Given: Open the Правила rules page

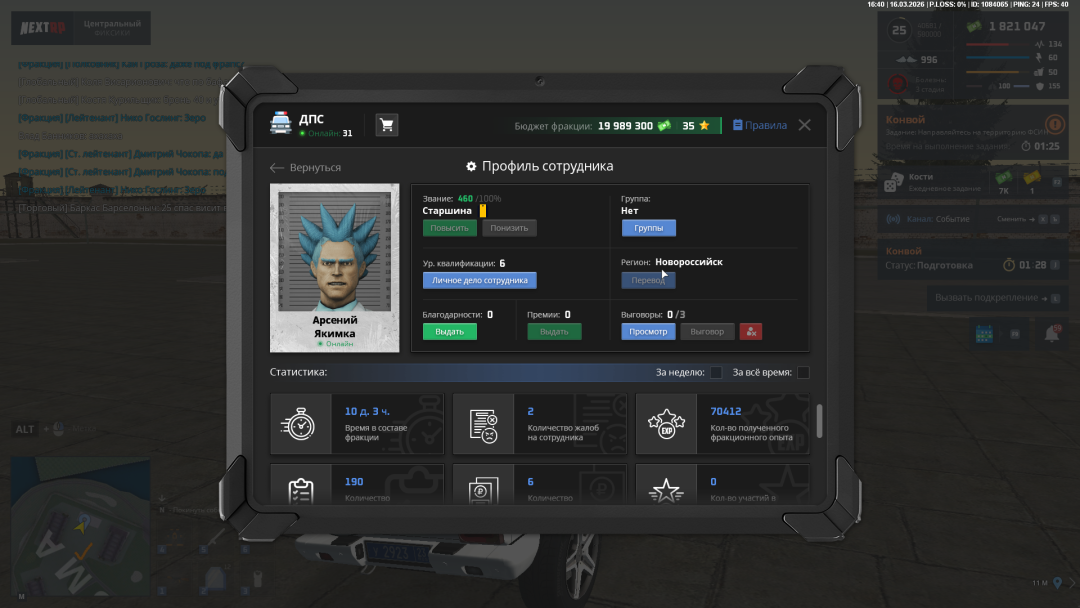Looking at the screenshot, I should coord(760,126).
